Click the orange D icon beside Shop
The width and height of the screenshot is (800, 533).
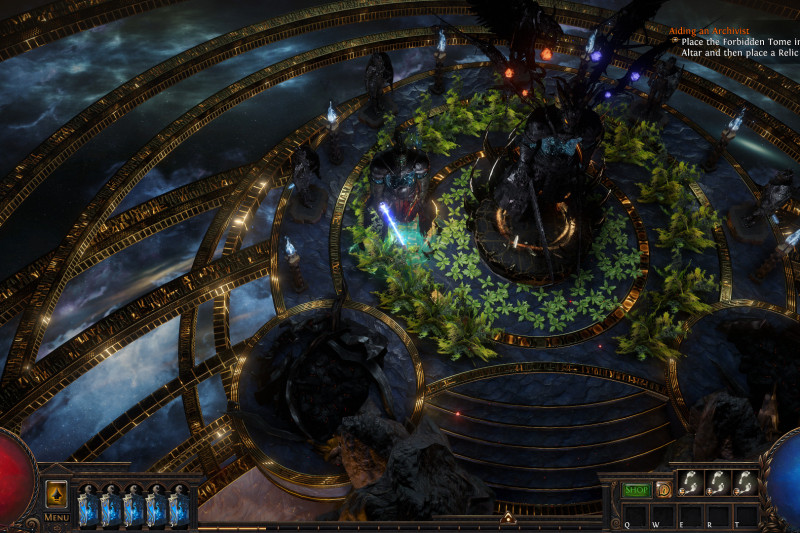662,489
